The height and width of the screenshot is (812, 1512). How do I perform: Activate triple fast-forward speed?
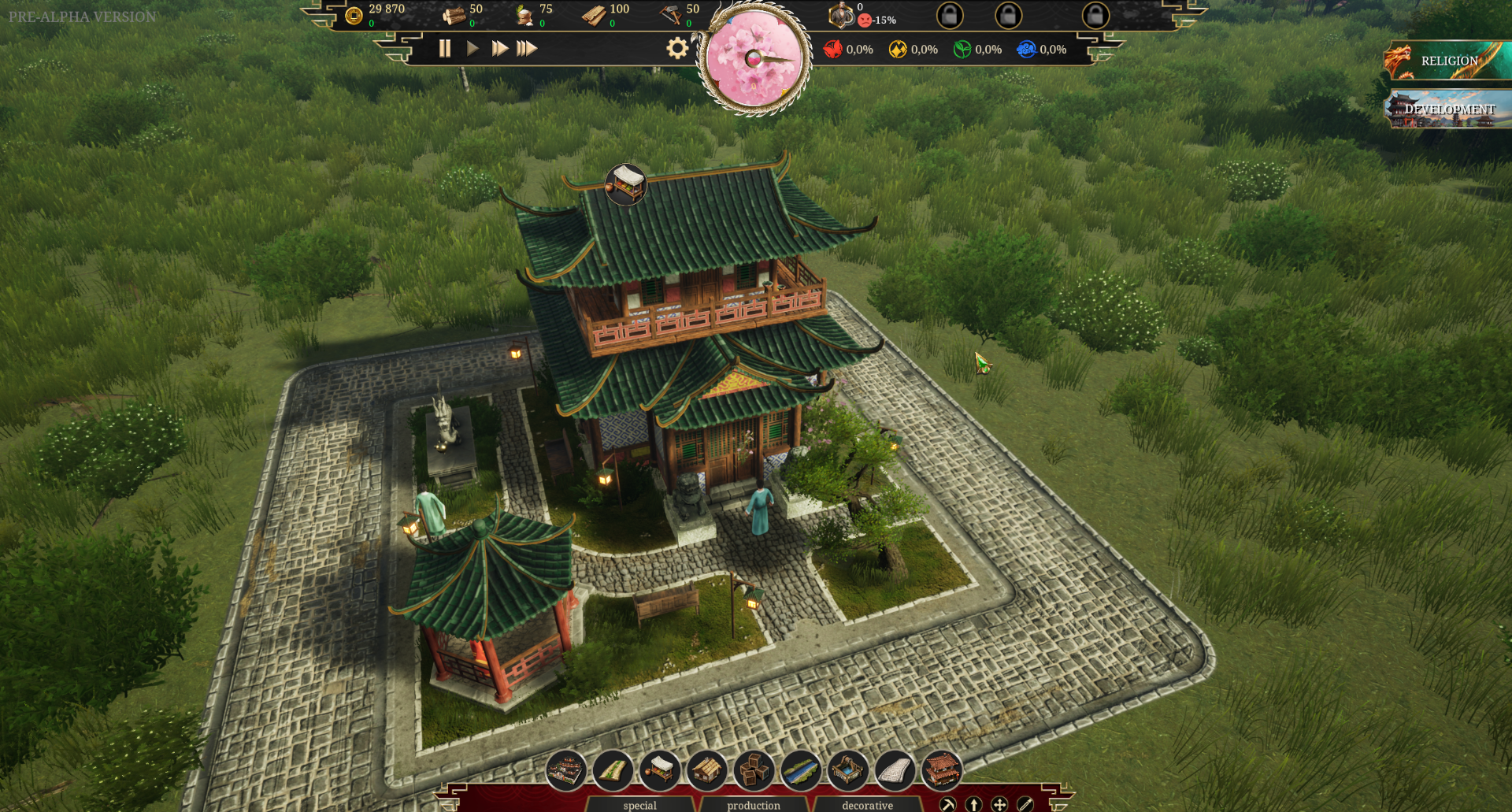527,49
